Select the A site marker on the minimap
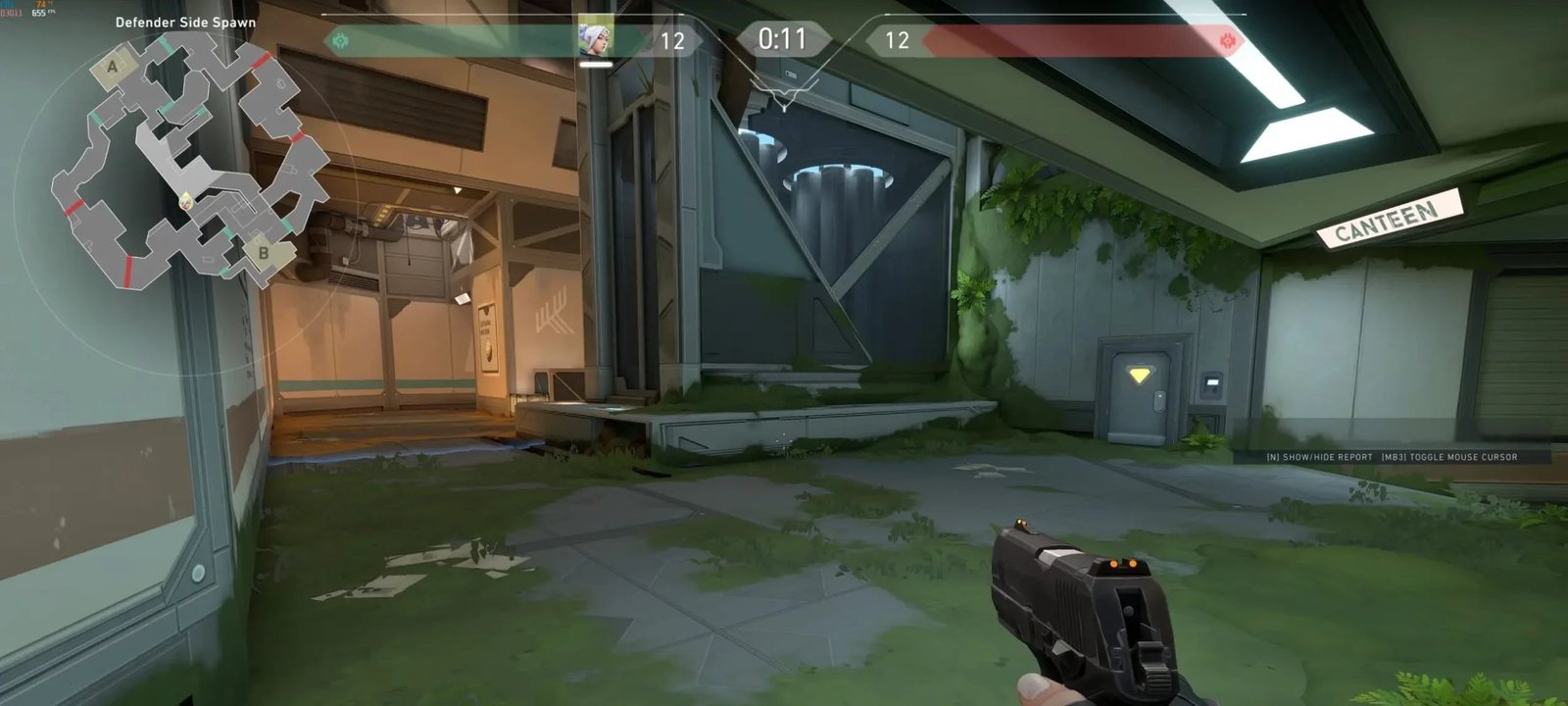 pyautogui.click(x=112, y=67)
